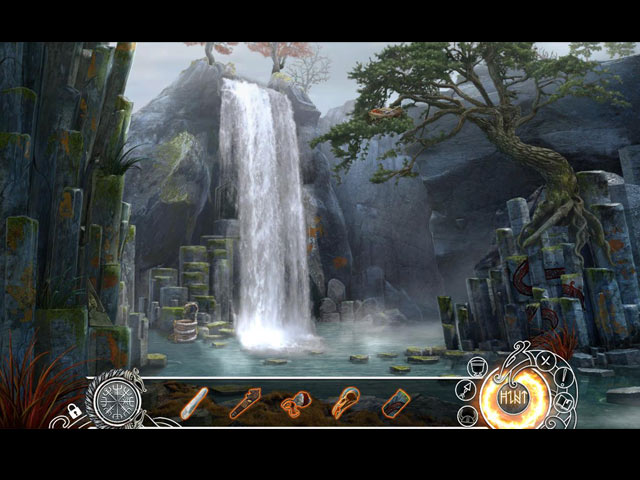Click the viking helmet icon
Image resolution: width=640 pixels, height=480 pixels.
(468, 415)
